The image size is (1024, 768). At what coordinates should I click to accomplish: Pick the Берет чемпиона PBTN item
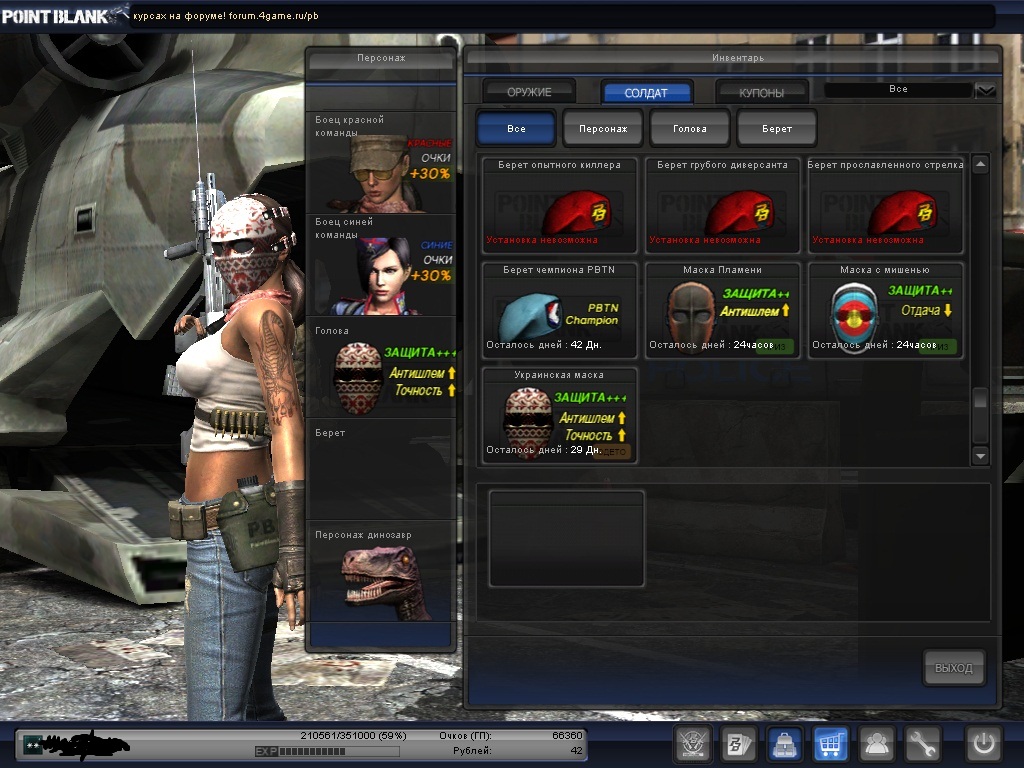click(559, 310)
